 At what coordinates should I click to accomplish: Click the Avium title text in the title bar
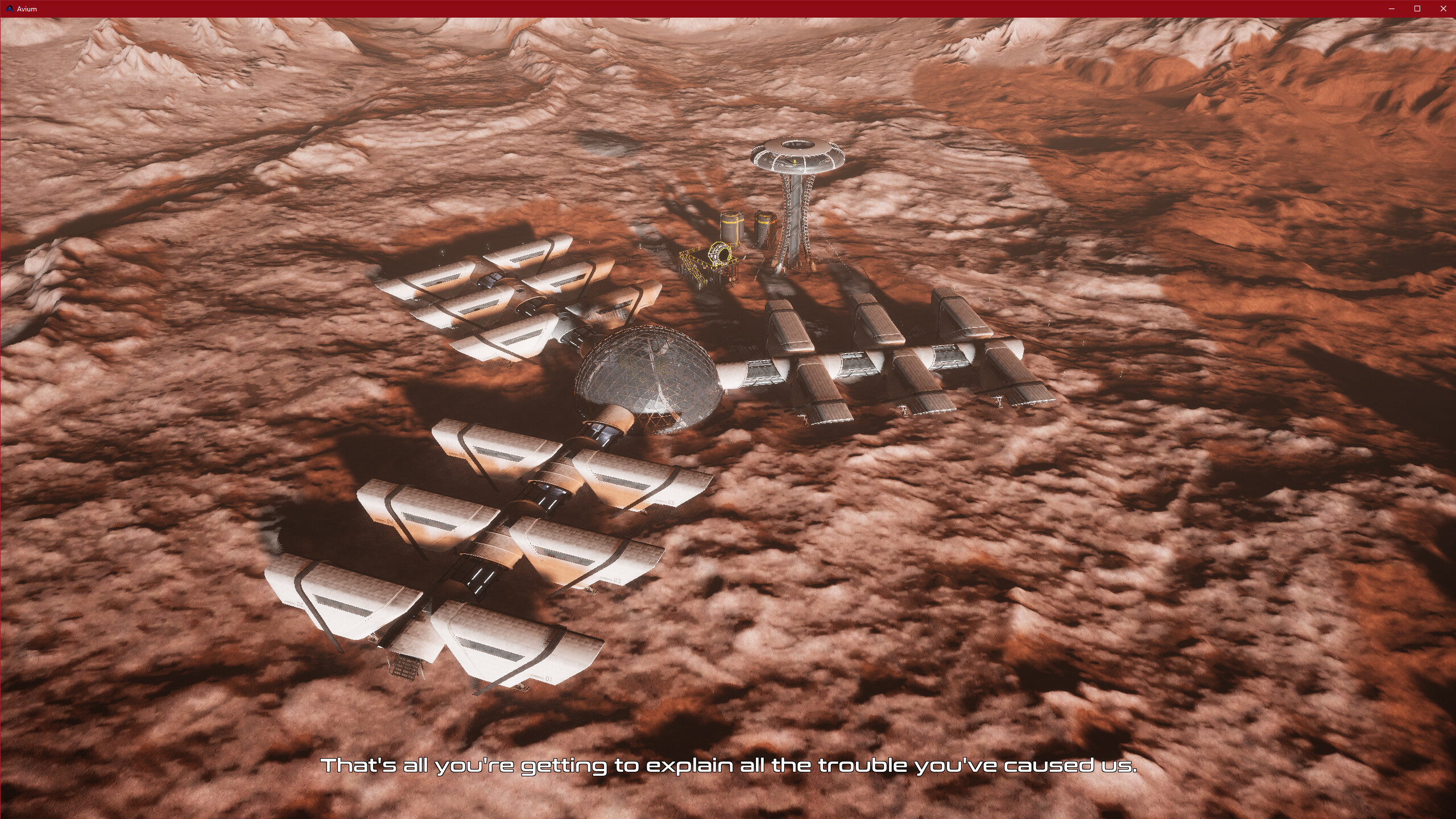[x=28, y=9]
